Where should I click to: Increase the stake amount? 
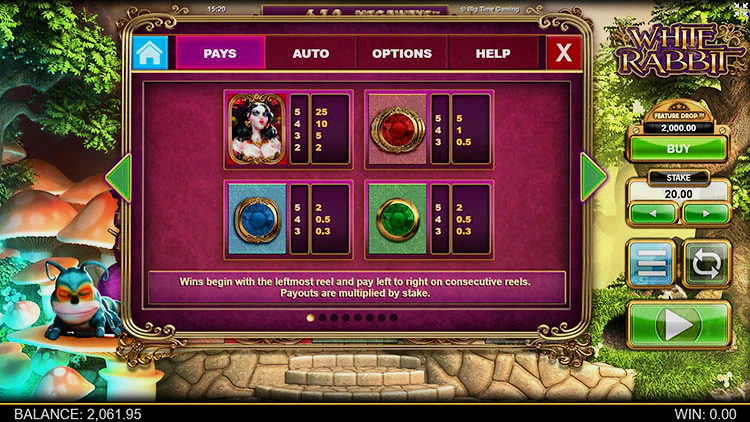coord(705,213)
